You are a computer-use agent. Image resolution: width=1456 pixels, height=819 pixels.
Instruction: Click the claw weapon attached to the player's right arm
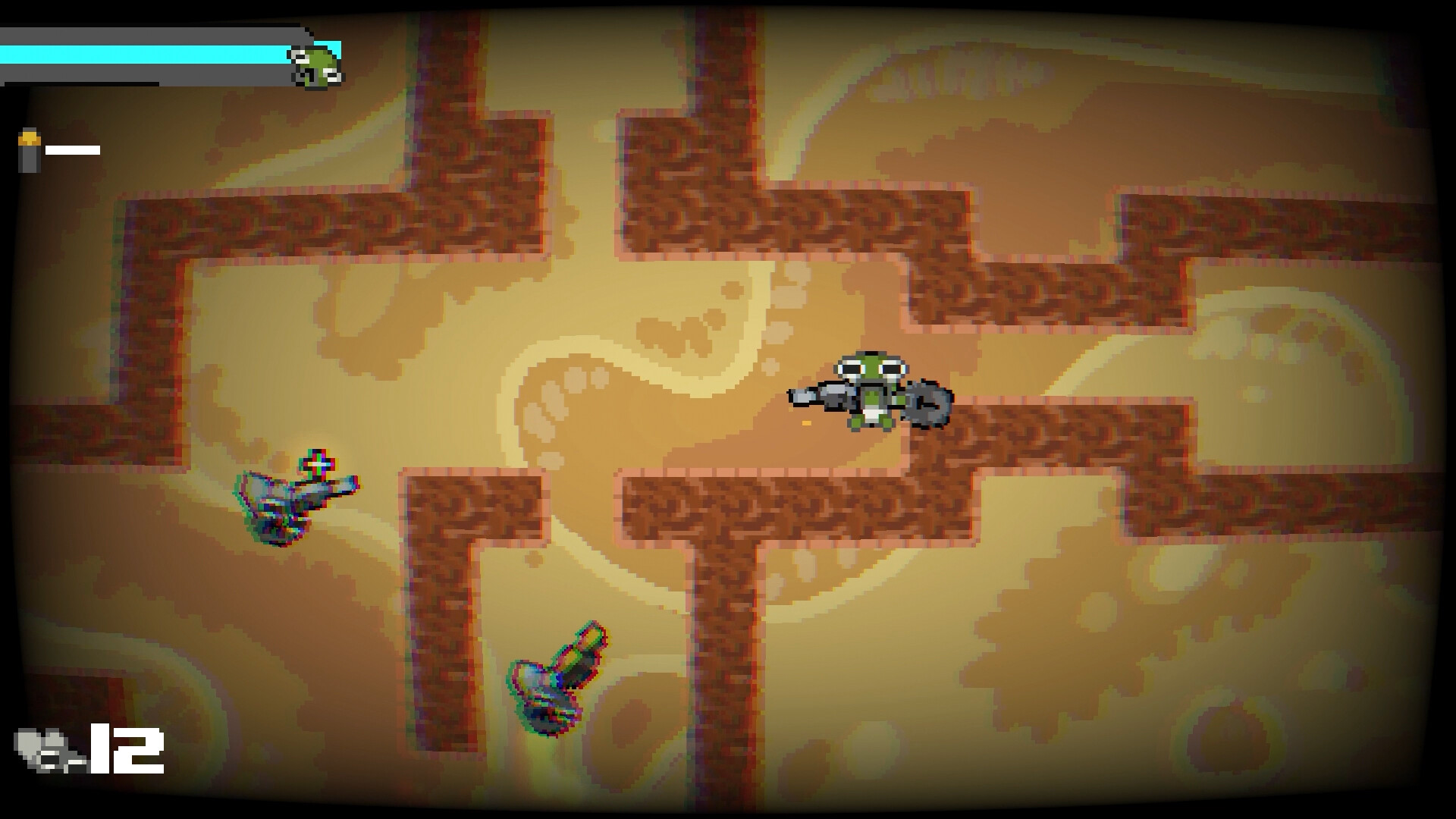coord(927,404)
